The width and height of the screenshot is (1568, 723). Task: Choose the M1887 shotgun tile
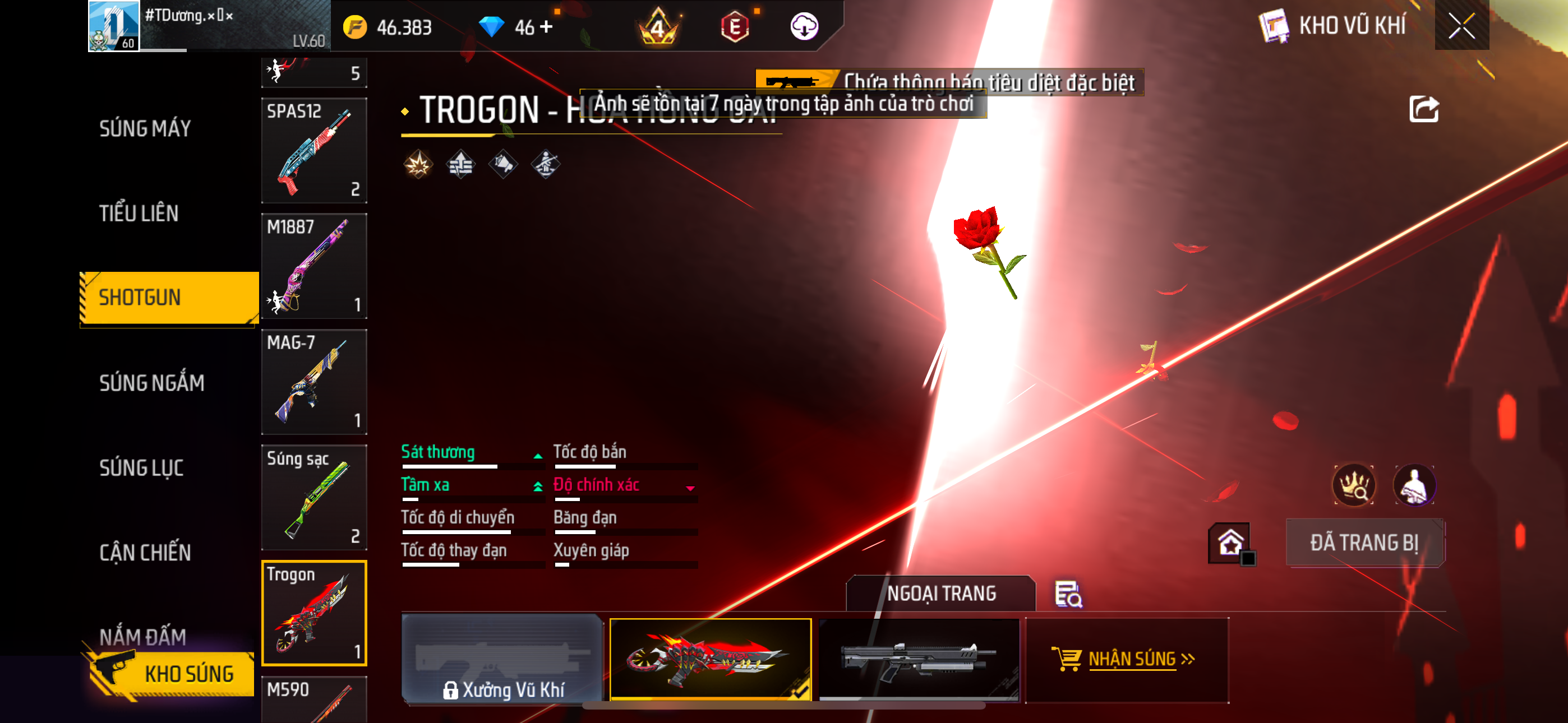(x=313, y=266)
